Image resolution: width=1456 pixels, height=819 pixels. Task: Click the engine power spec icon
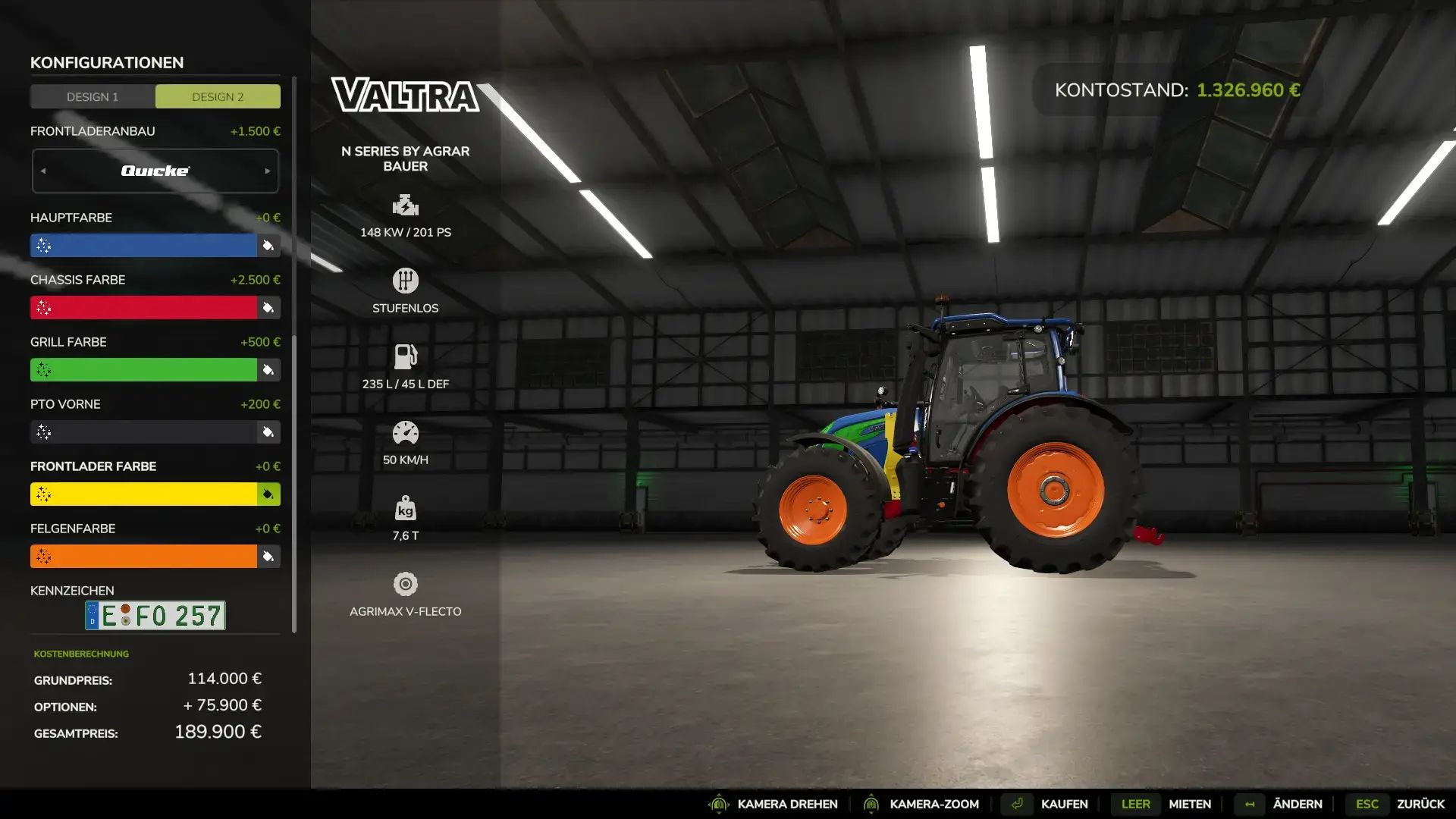click(x=406, y=204)
